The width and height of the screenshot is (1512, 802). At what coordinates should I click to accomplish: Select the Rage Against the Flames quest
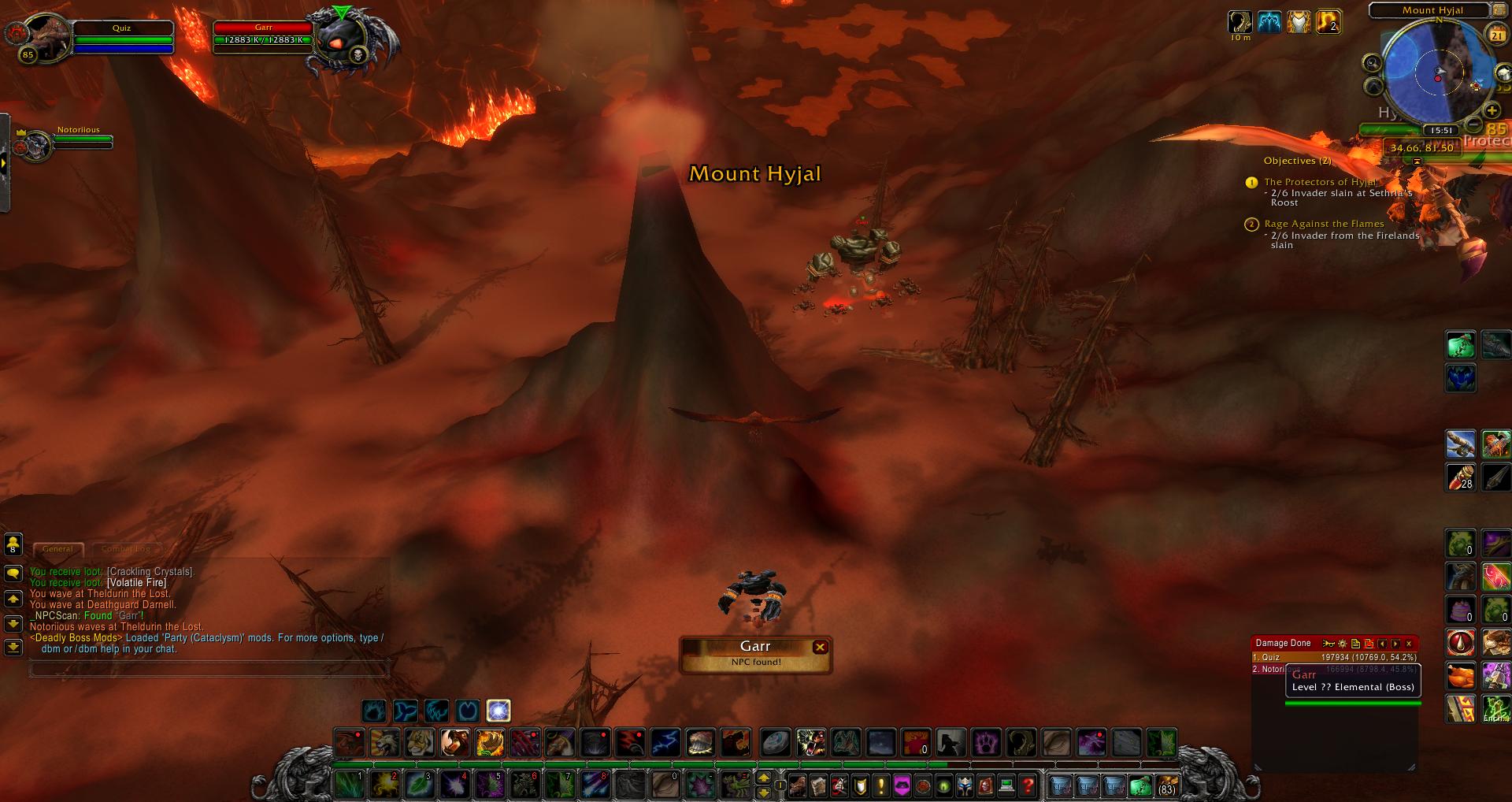tap(1323, 224)
